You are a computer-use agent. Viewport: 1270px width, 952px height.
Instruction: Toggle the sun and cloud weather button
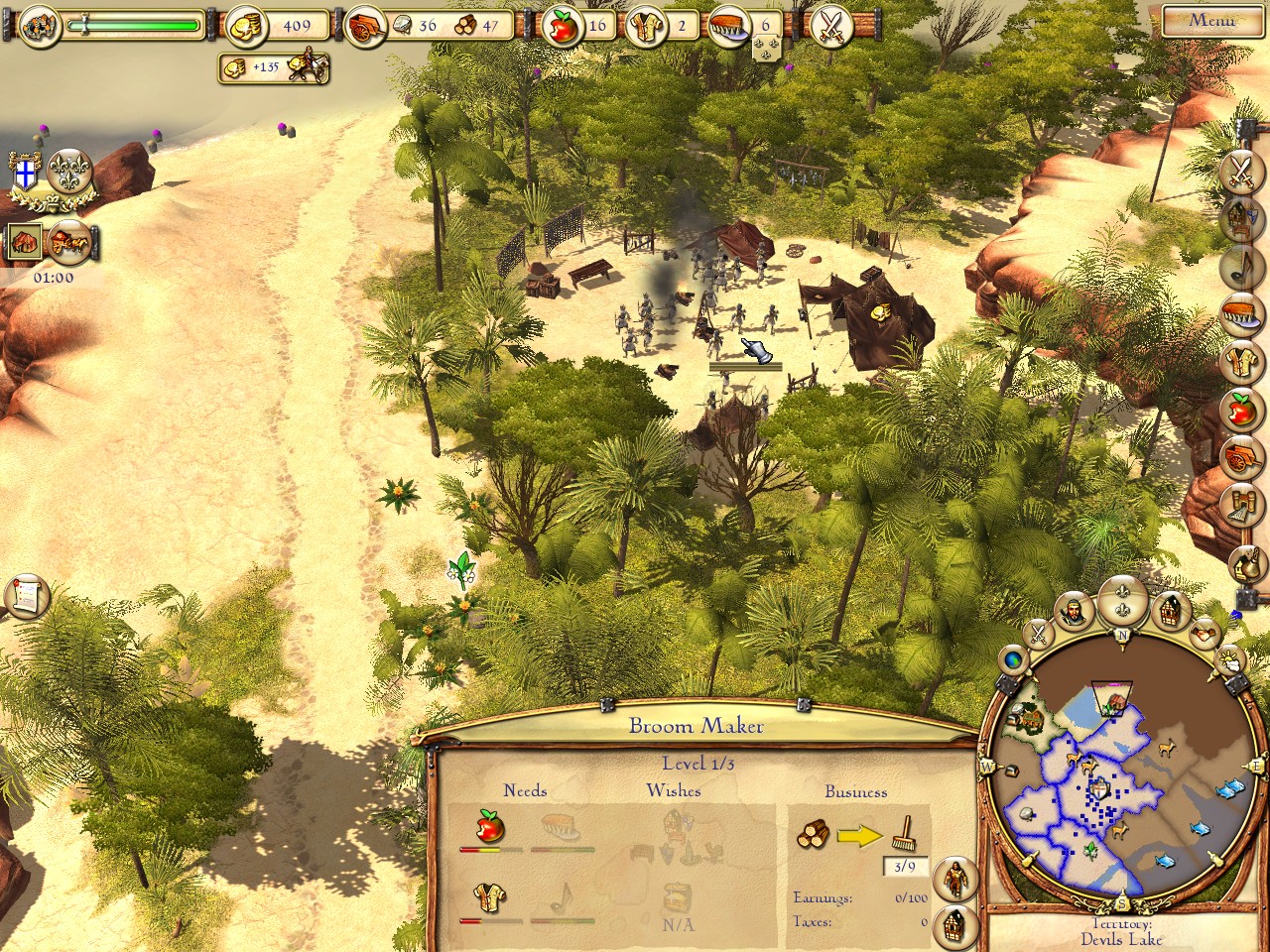1228,658
